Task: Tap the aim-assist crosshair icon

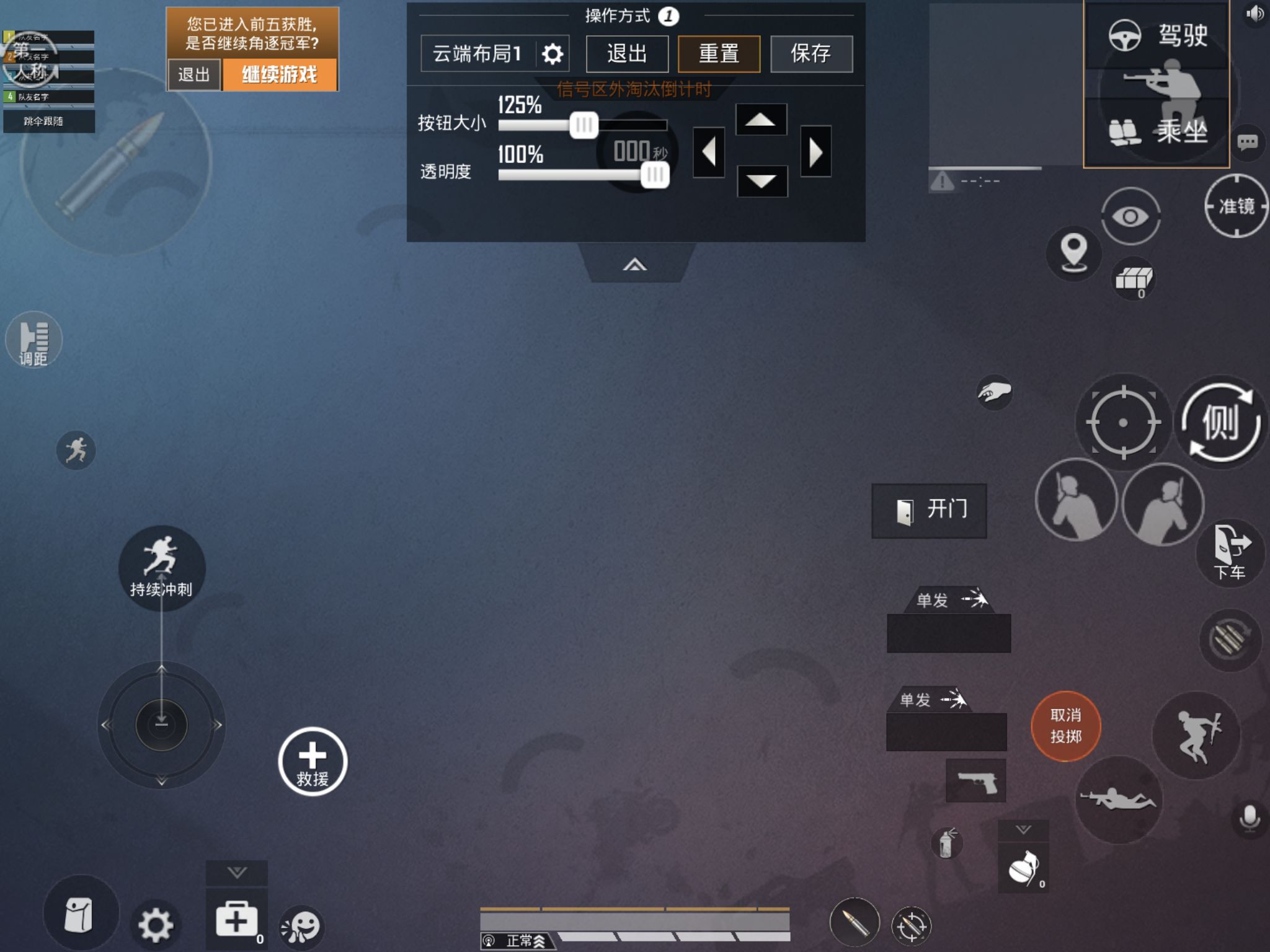Action: (x=1124, y=421)
